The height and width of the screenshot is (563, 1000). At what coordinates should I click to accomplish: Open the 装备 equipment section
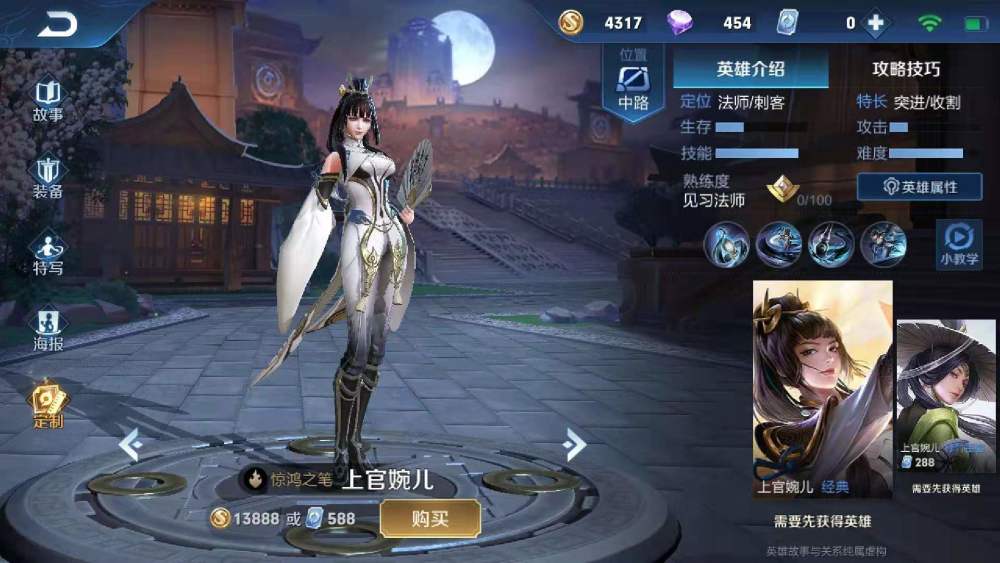tap(48, 177)
